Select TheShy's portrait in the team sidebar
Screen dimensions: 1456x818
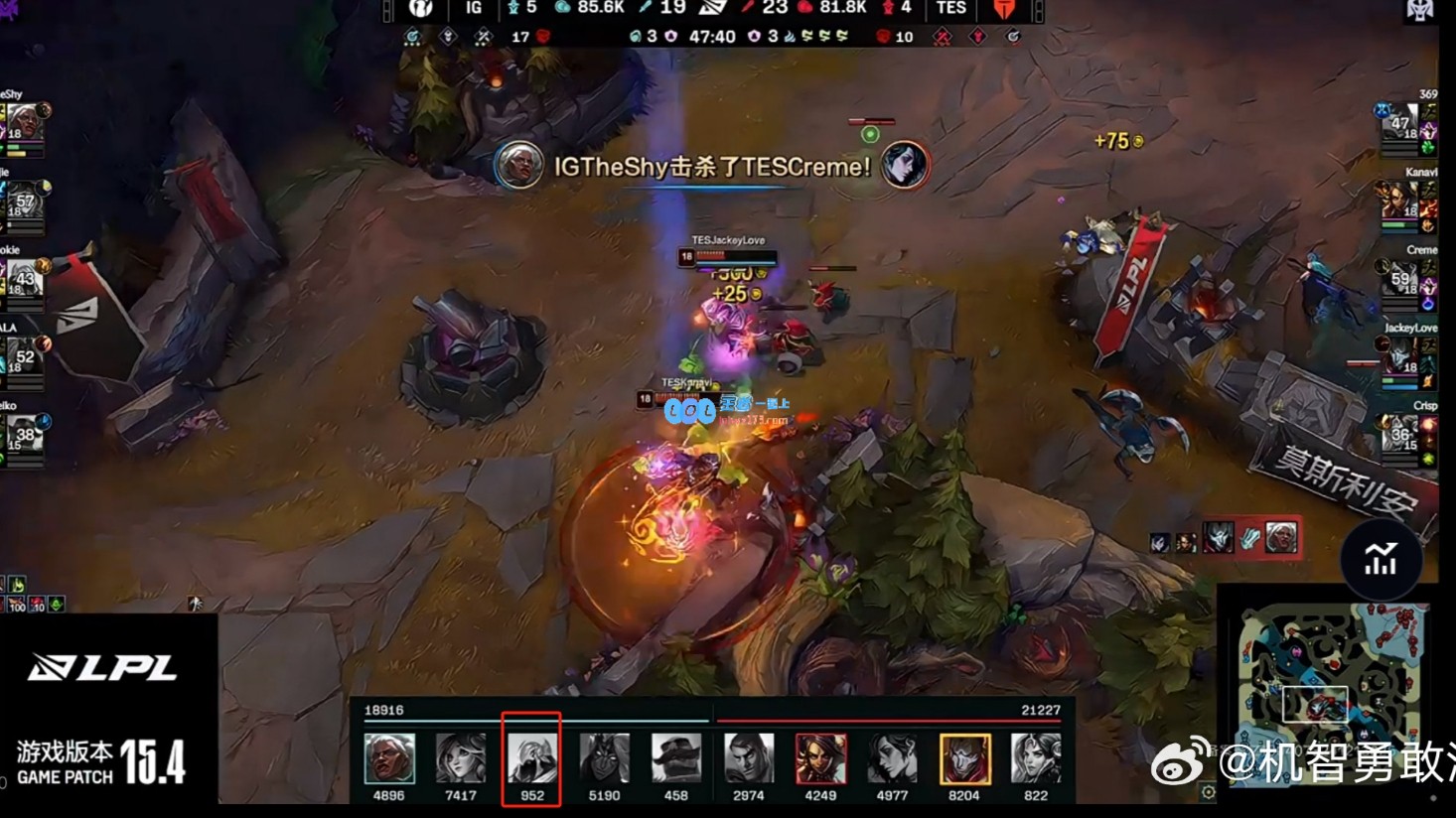coord(24,124)
